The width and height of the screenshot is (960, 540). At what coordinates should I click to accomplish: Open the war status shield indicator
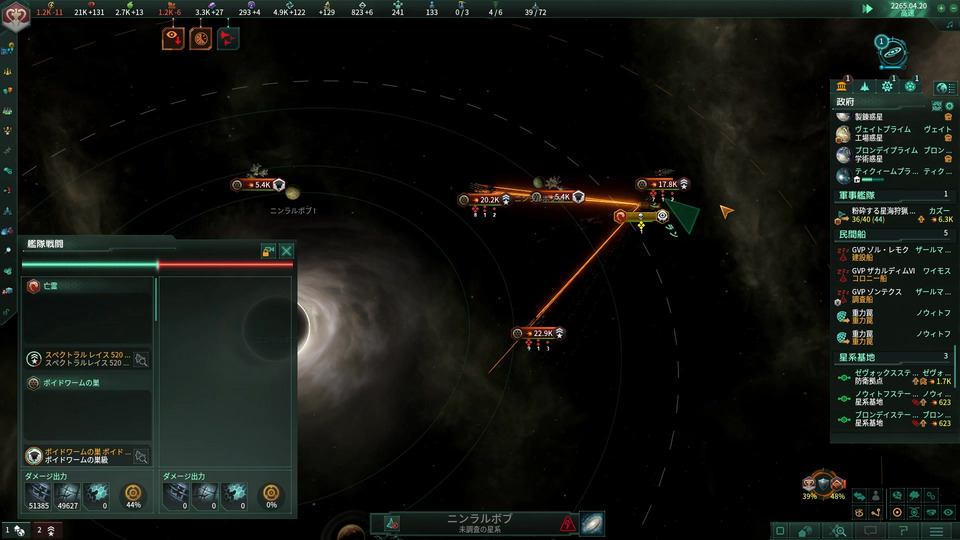coord(823,484)
